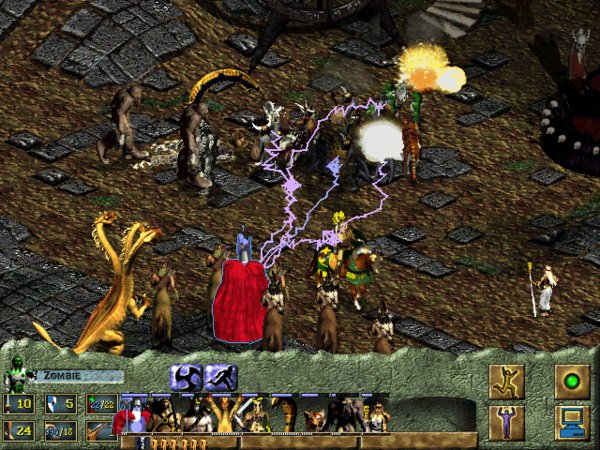The image size is (600, 450).
Task: Select the white-robed wizard portrait in turn queue
Action: click(376, 413)
